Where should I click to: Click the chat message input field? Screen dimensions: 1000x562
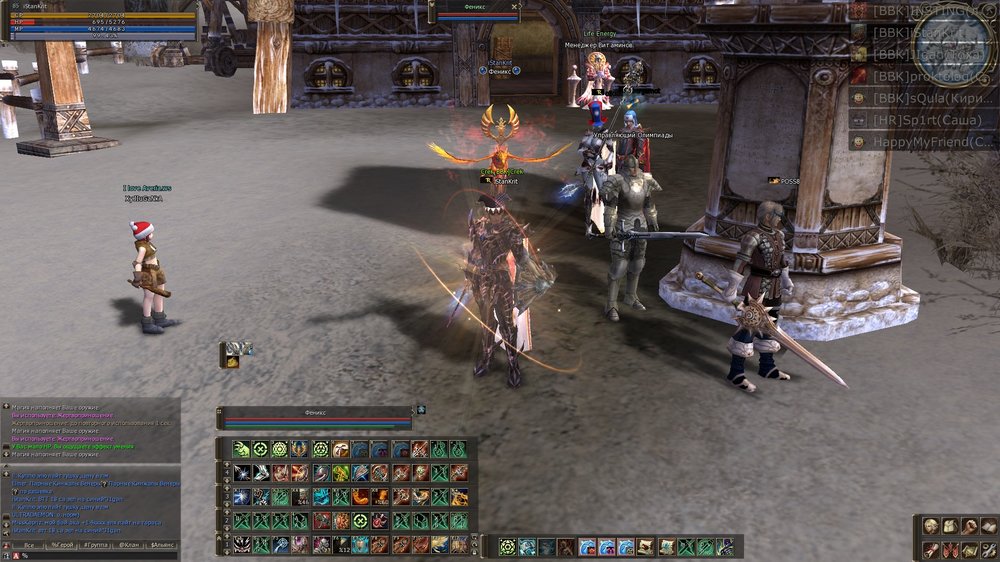coord(95,556)
